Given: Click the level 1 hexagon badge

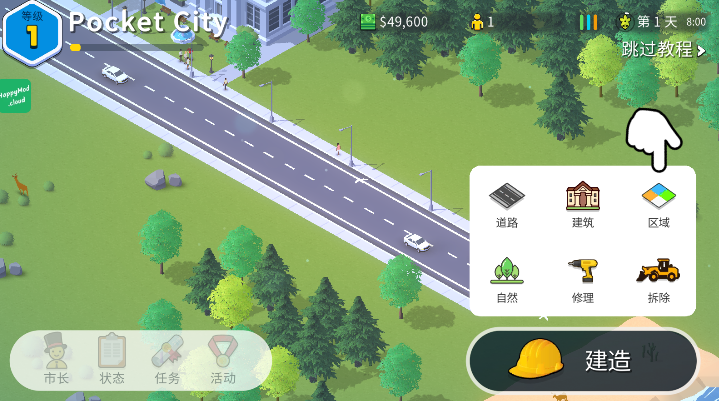Looking at the screenshot, I should pyautogui.click(x=32, y=33).
